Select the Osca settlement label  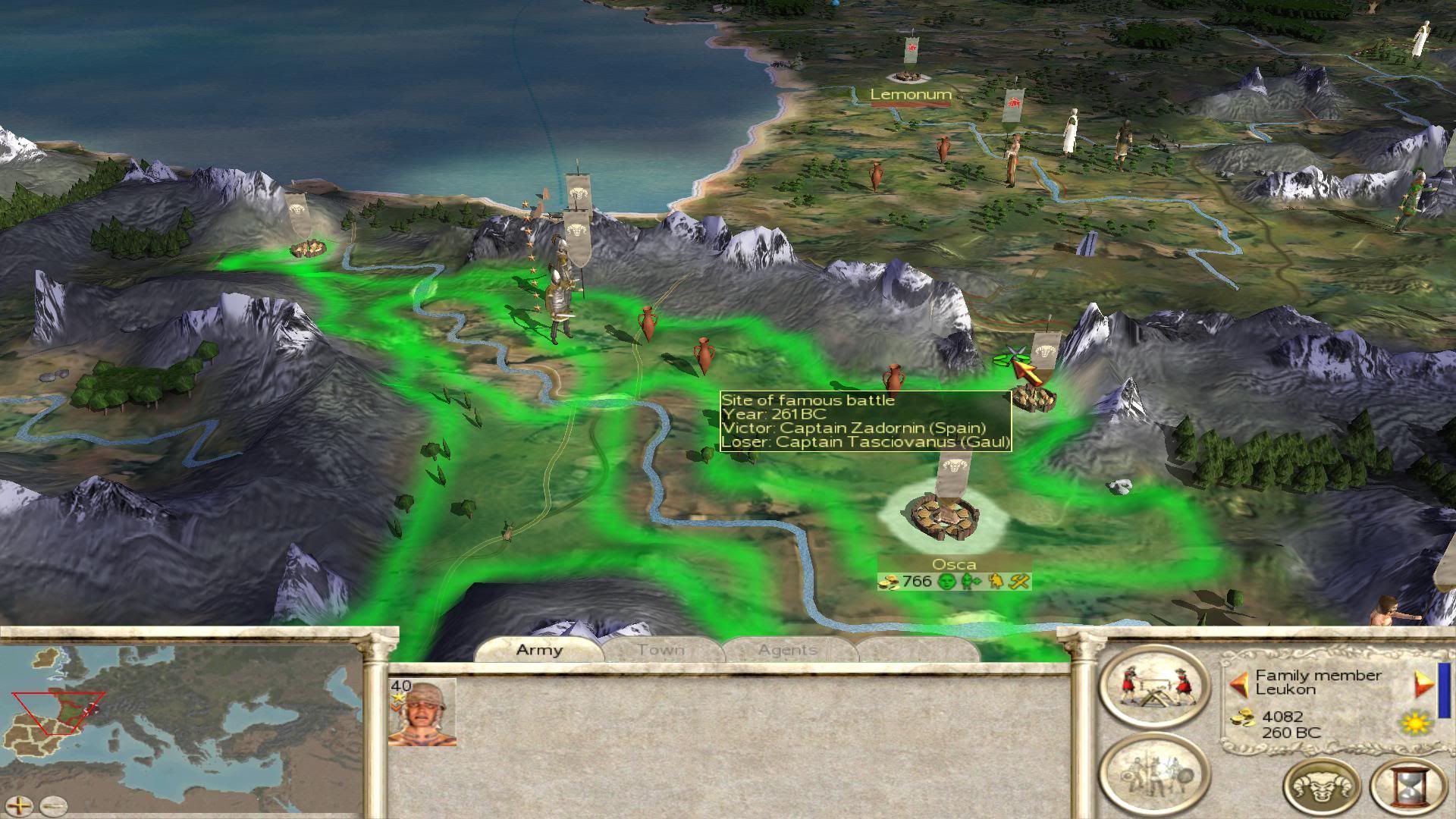(x=954, y=564)
